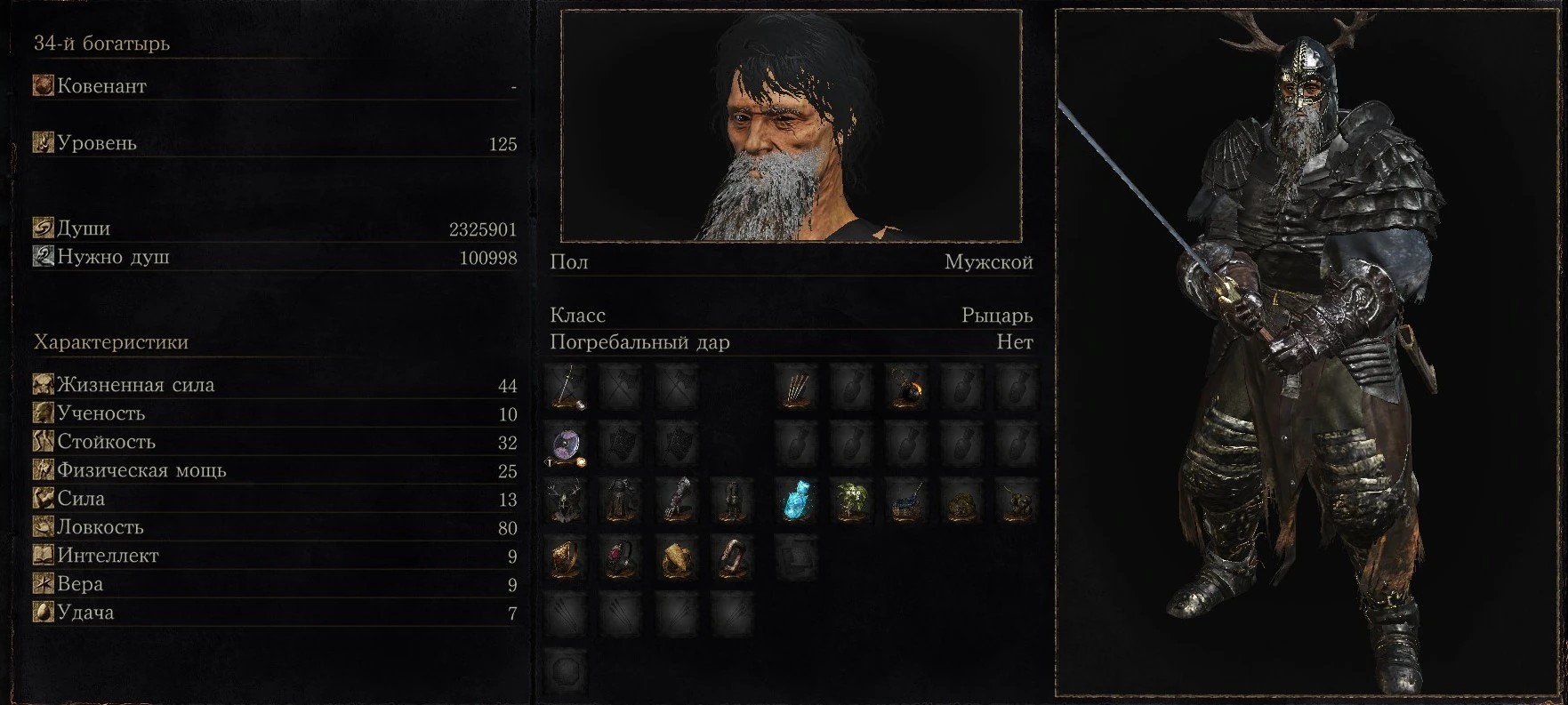Screen dimensions: 1568x705
Task: Select the black firebomb item slot
Action: (906, 388)
